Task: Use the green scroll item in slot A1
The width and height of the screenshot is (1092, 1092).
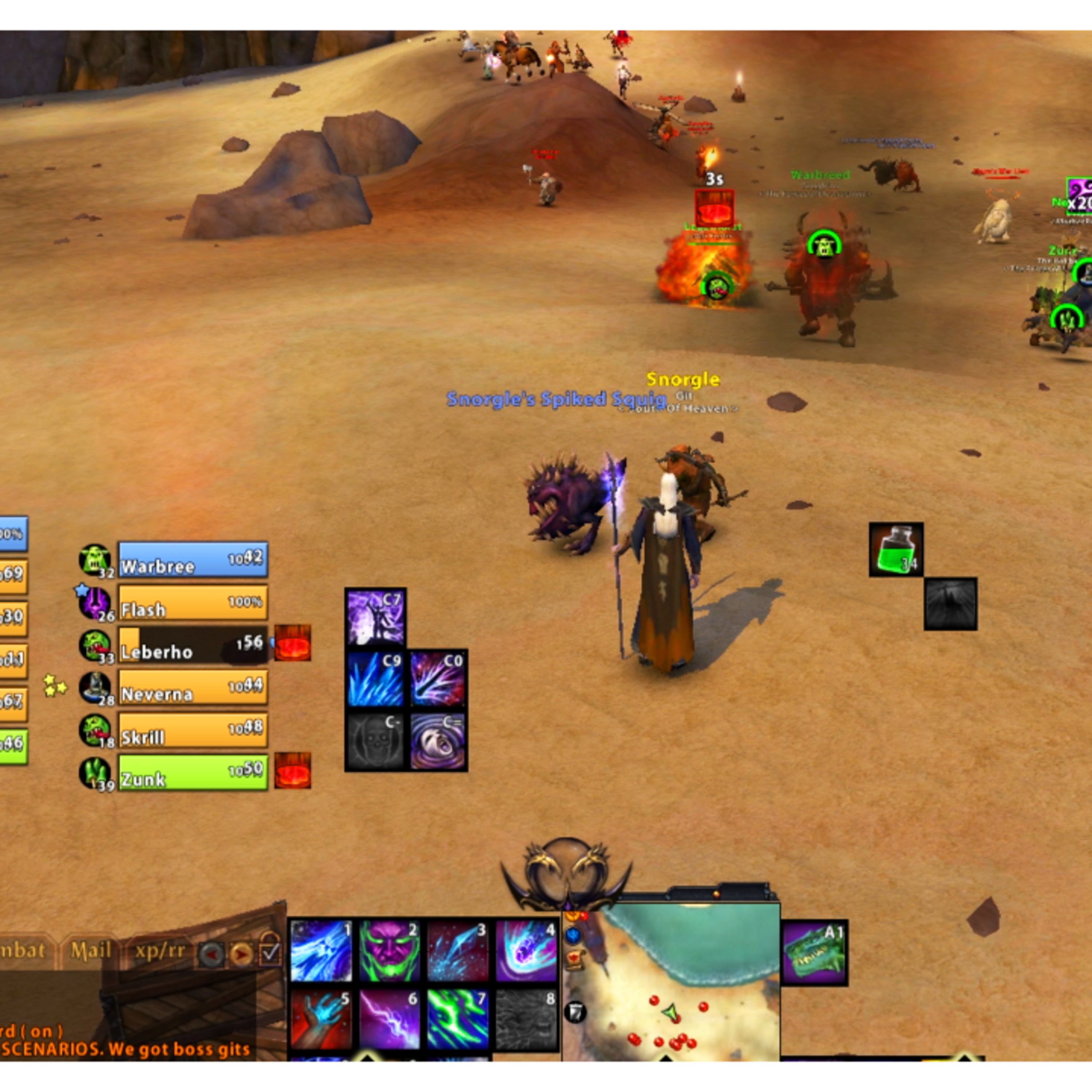Action: 815,953
